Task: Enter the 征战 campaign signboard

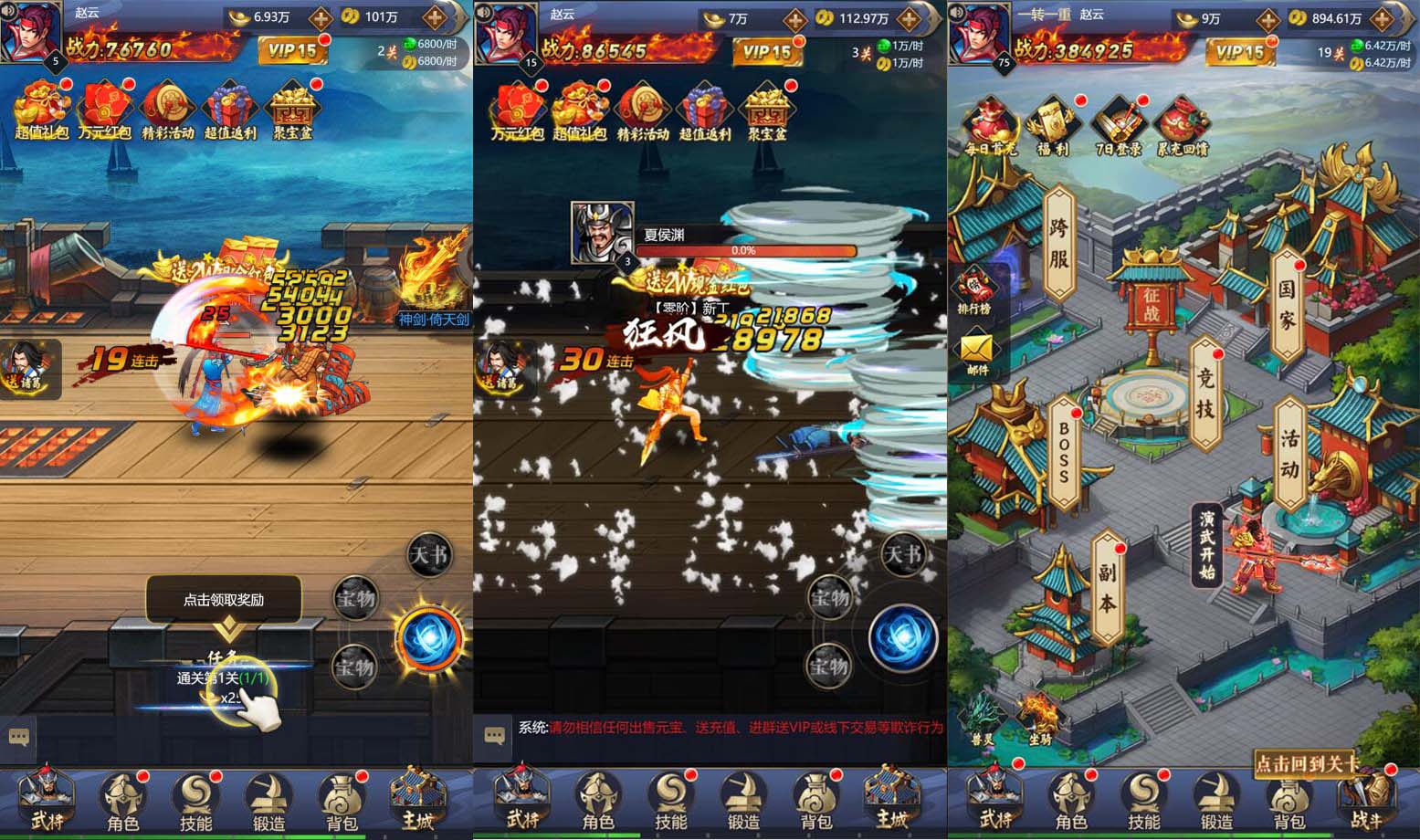Action: [1151, 307]
